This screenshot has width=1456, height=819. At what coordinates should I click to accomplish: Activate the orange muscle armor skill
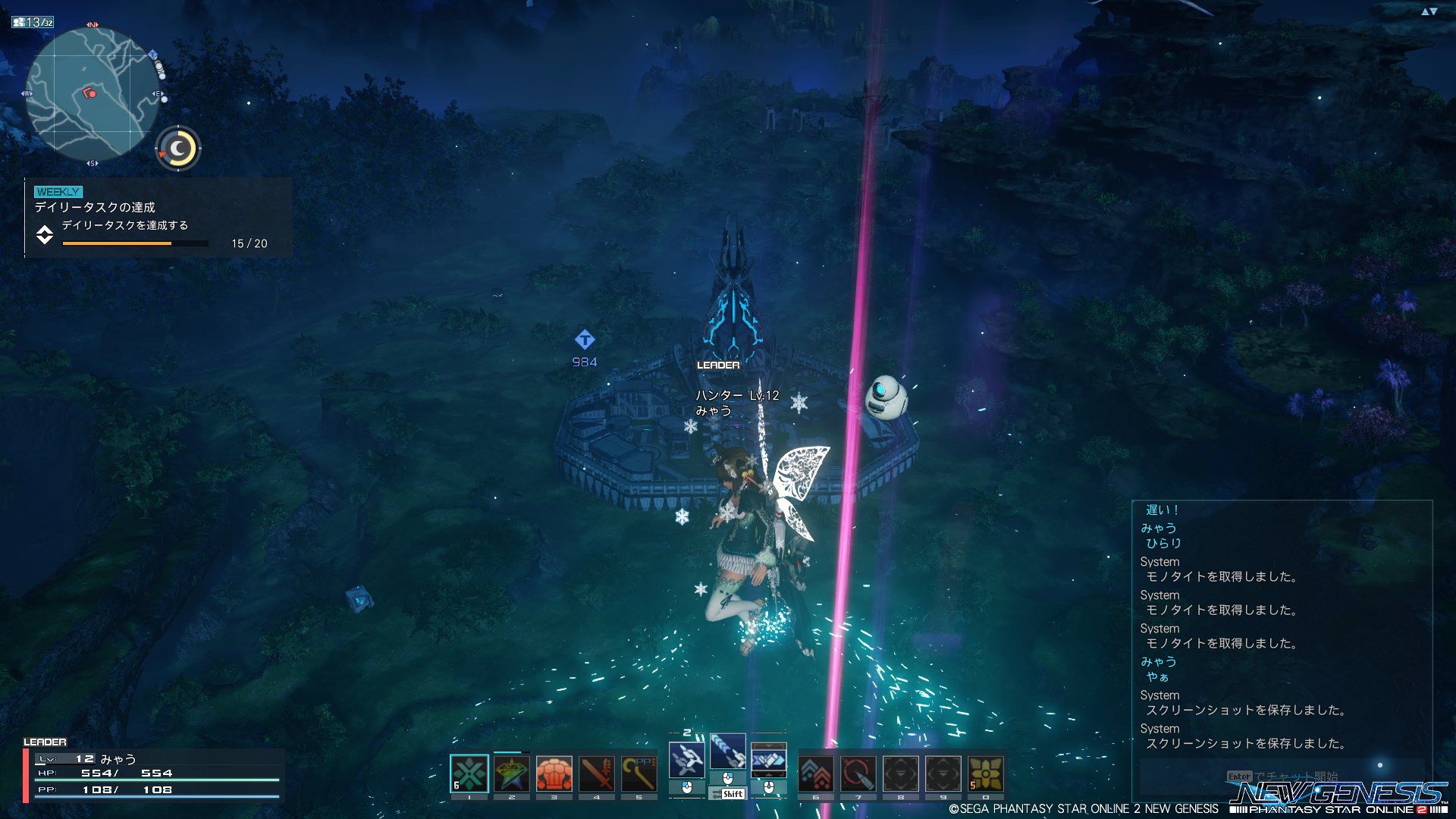[554, 774]
